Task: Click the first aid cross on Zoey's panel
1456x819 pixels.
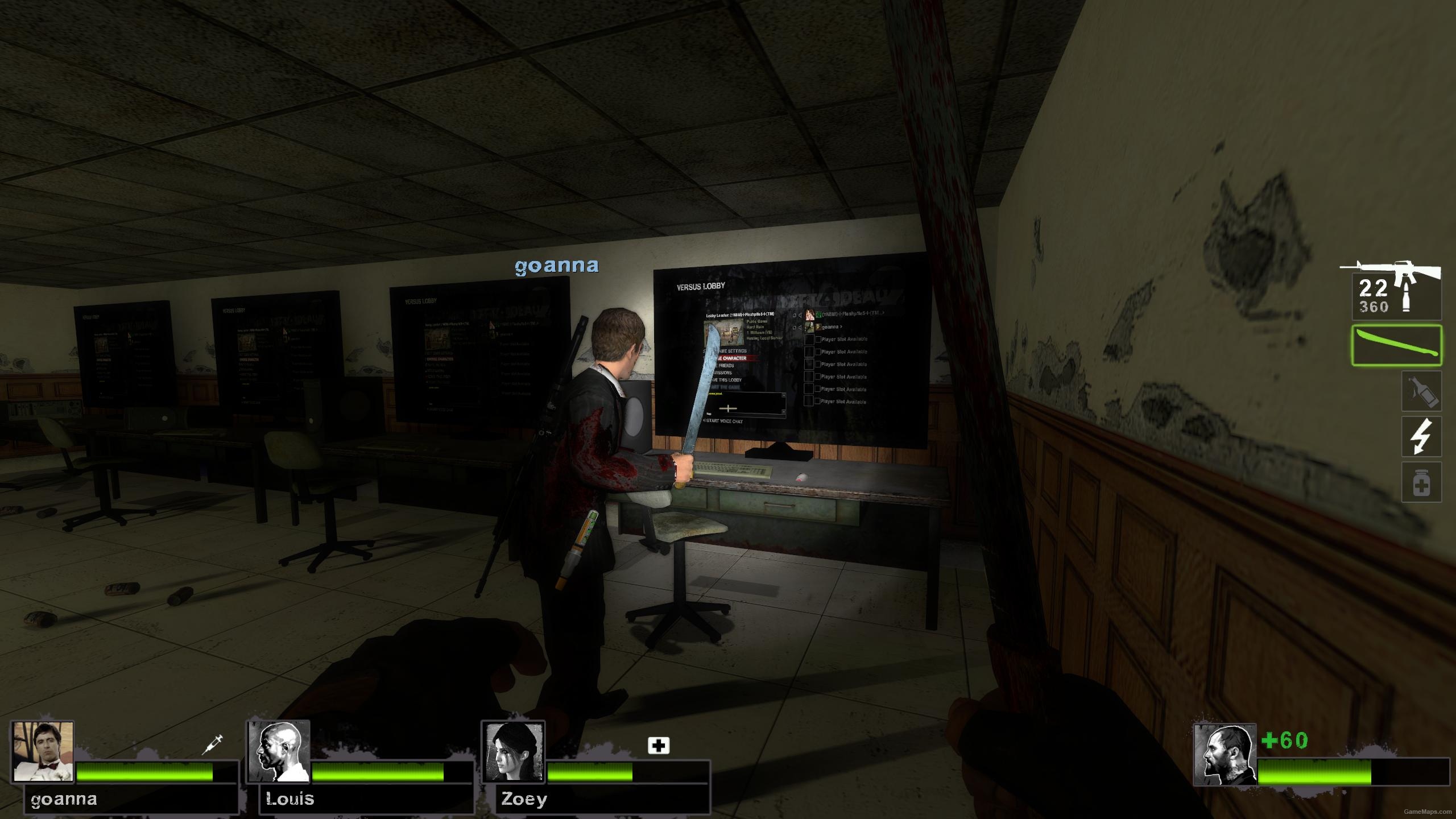Action: coord(659,745)
